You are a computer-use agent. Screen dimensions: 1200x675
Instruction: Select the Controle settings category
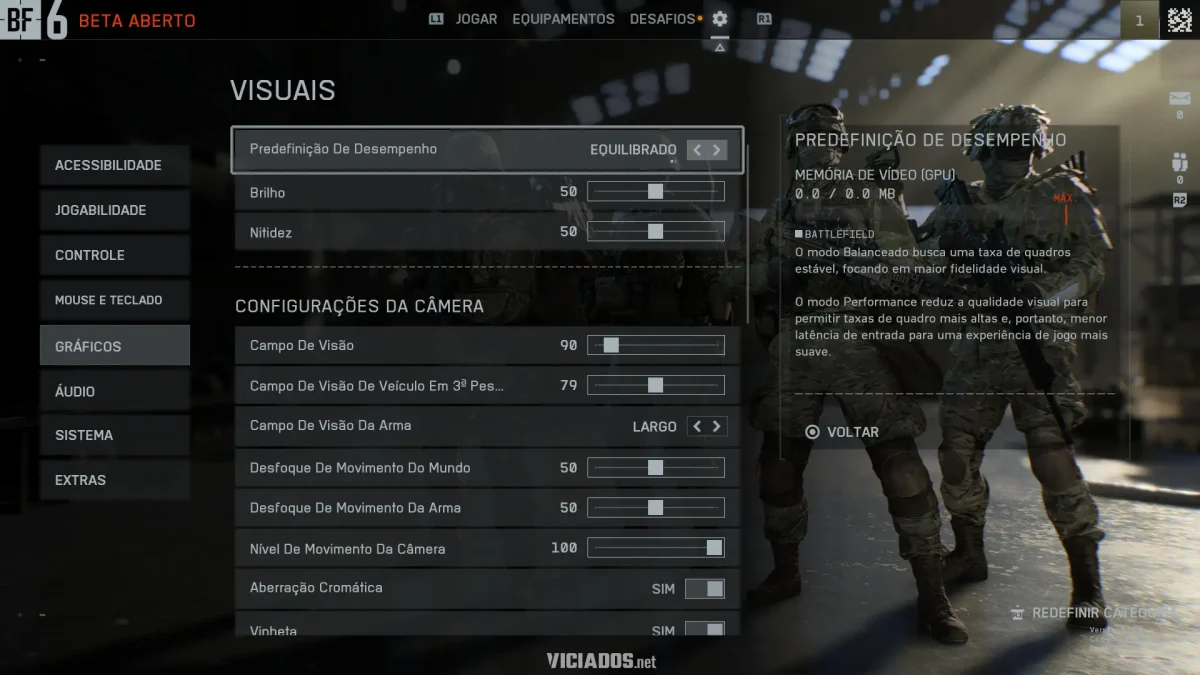pyautogui.click(x=114, y=255)
